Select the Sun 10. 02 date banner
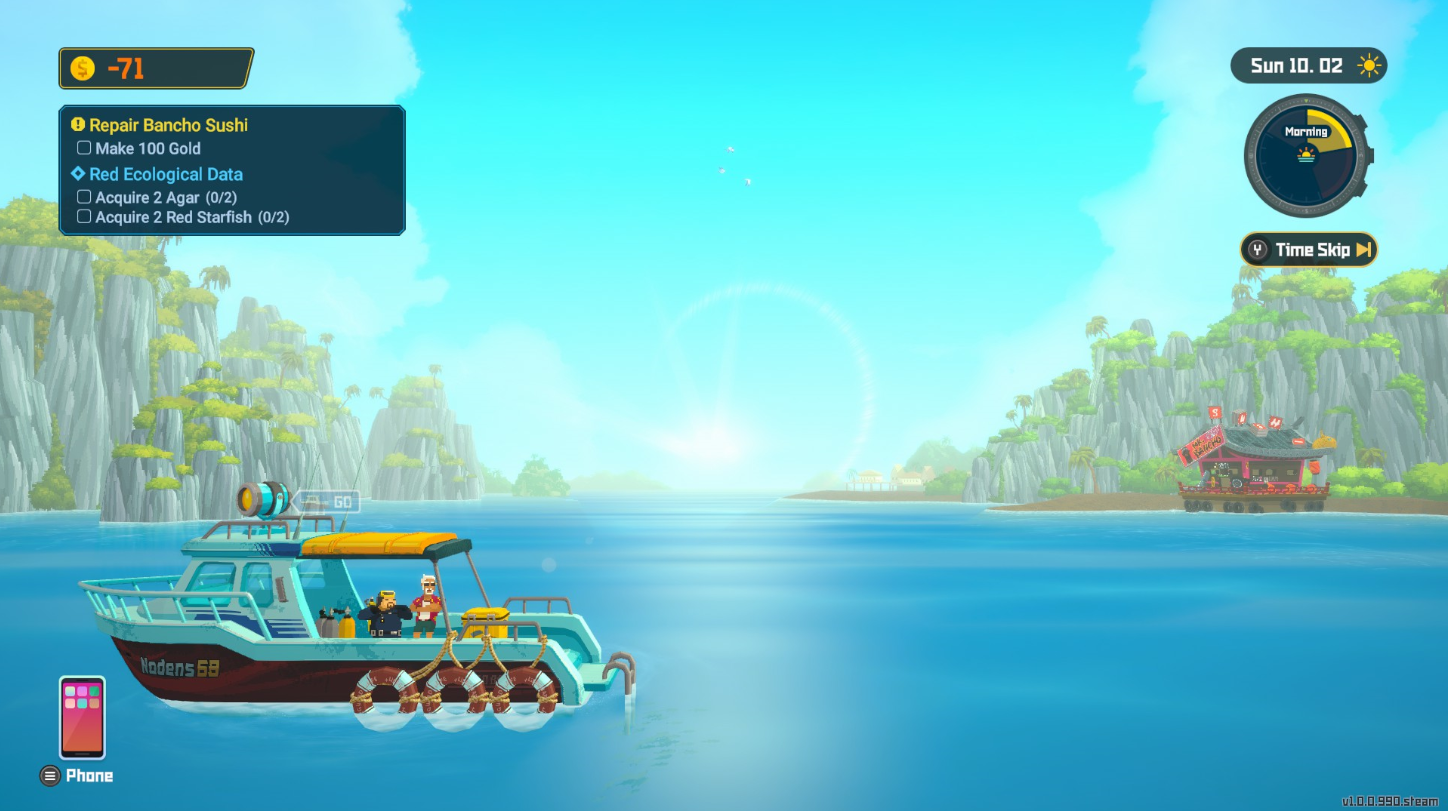The width and height of the screenshot is (1448, 811). coord(1295,64)
